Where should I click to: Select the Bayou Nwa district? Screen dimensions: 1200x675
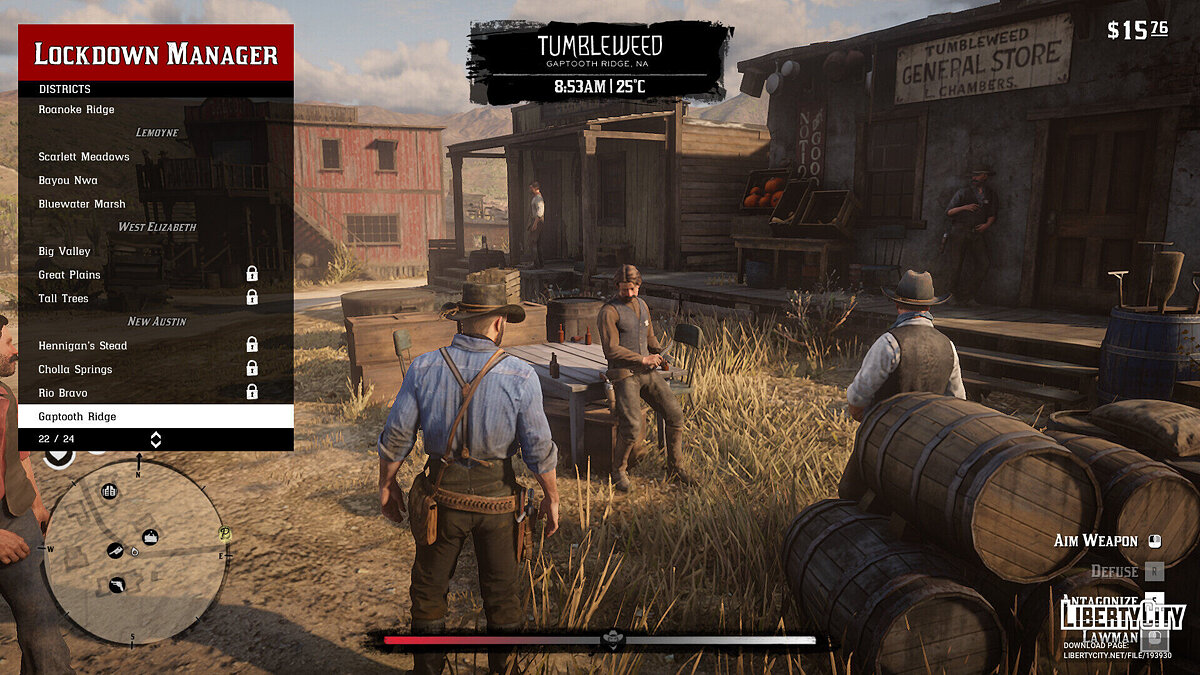click(x=68, y=181)
